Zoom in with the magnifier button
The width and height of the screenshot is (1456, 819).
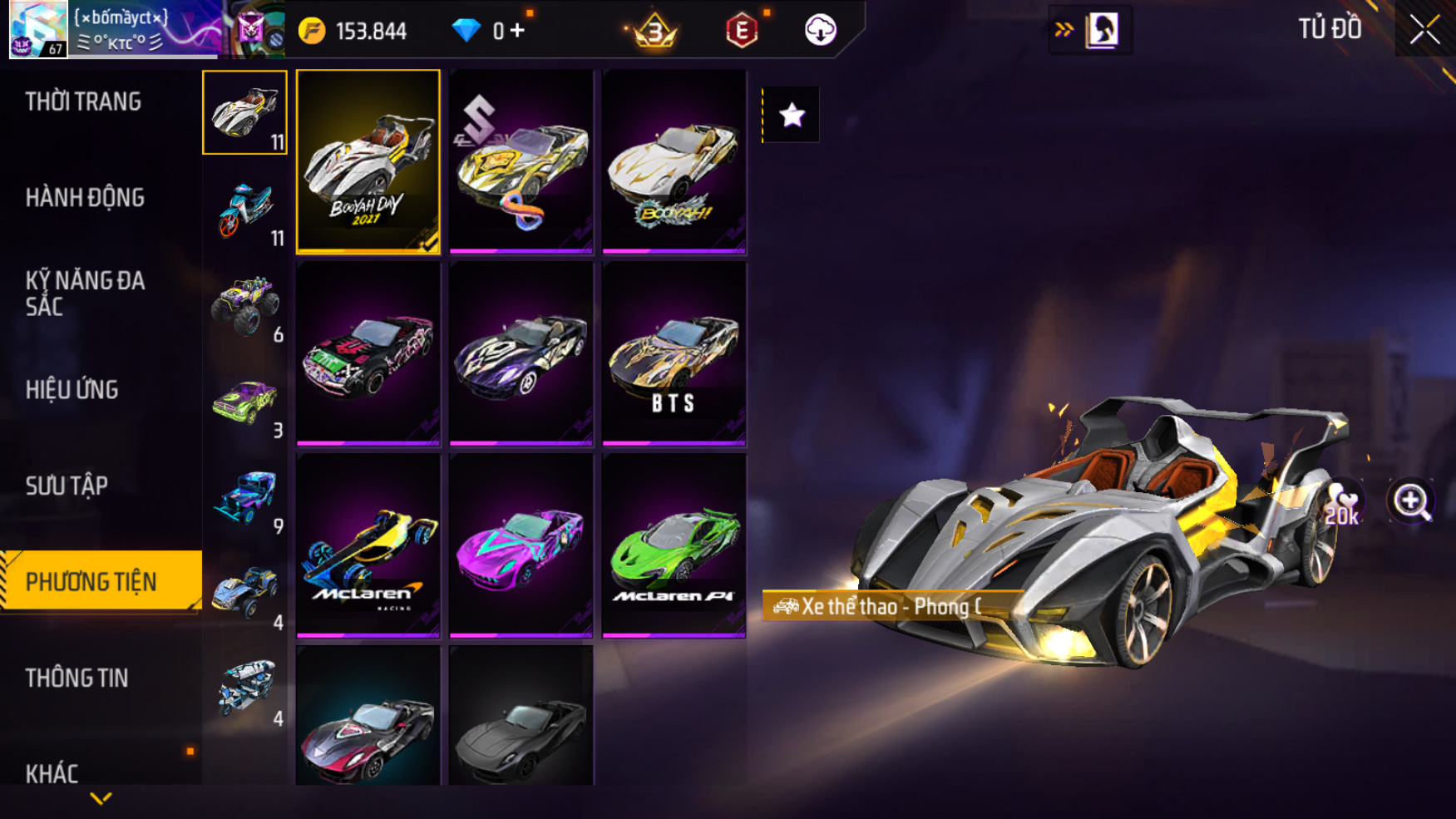[1410, 501]
